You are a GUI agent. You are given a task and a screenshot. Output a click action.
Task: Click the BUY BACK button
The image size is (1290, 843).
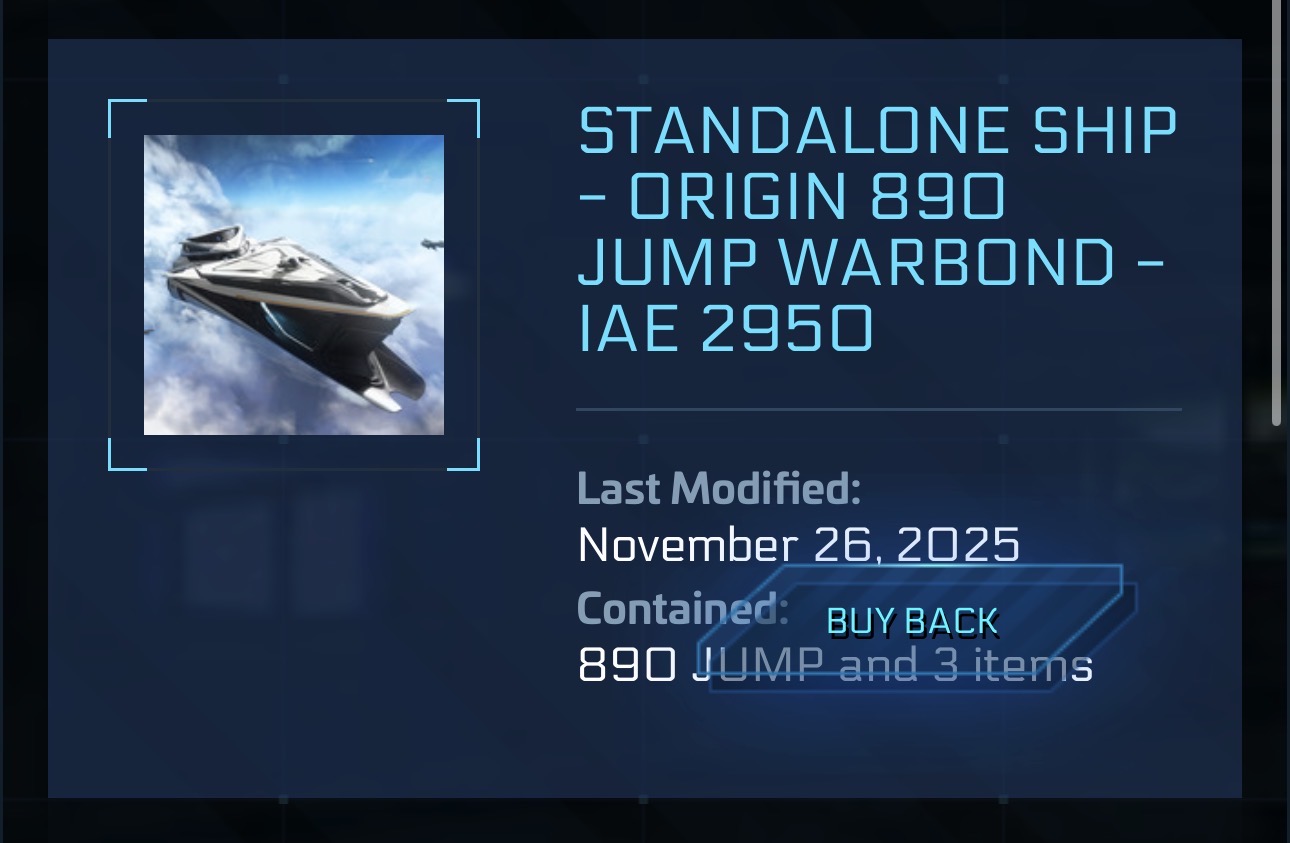(913, 624)
